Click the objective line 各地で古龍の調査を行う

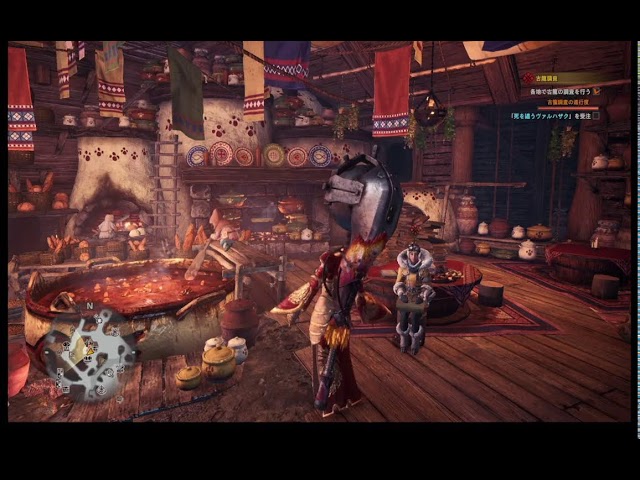coord(561,91)
